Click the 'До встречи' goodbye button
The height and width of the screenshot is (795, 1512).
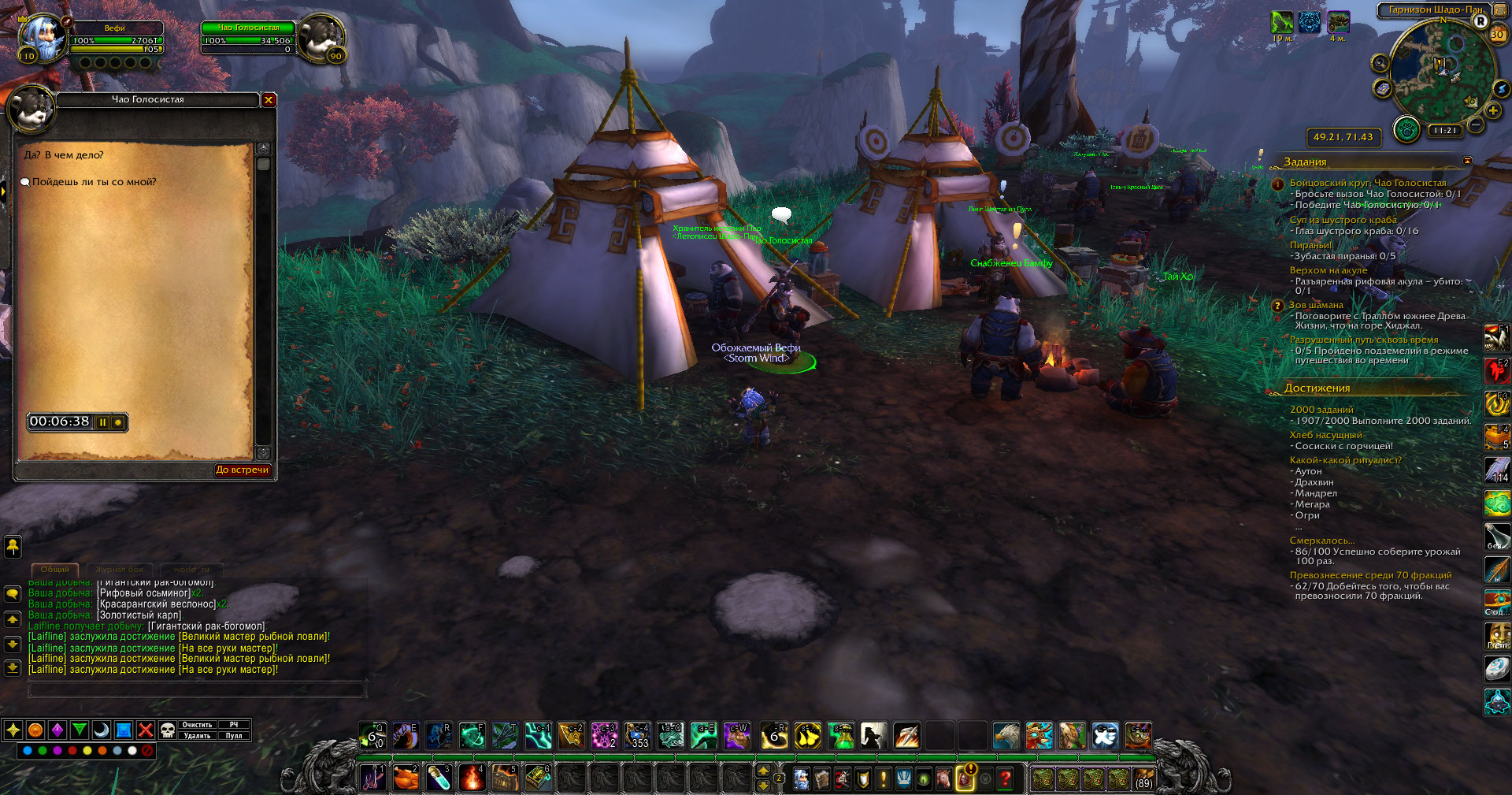point(243,470)
